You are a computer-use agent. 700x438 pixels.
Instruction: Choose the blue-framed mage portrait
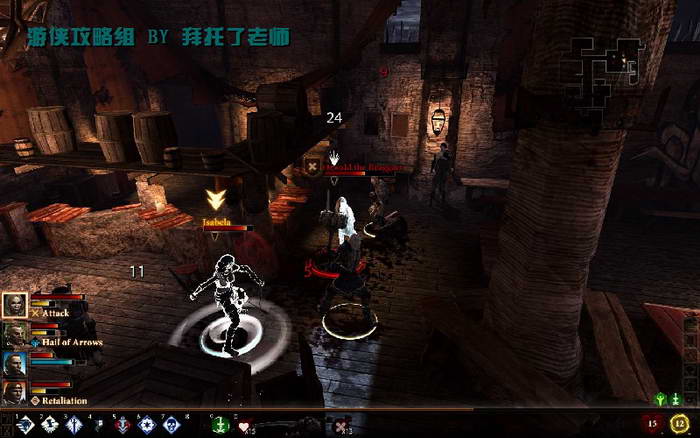point(15,364)
